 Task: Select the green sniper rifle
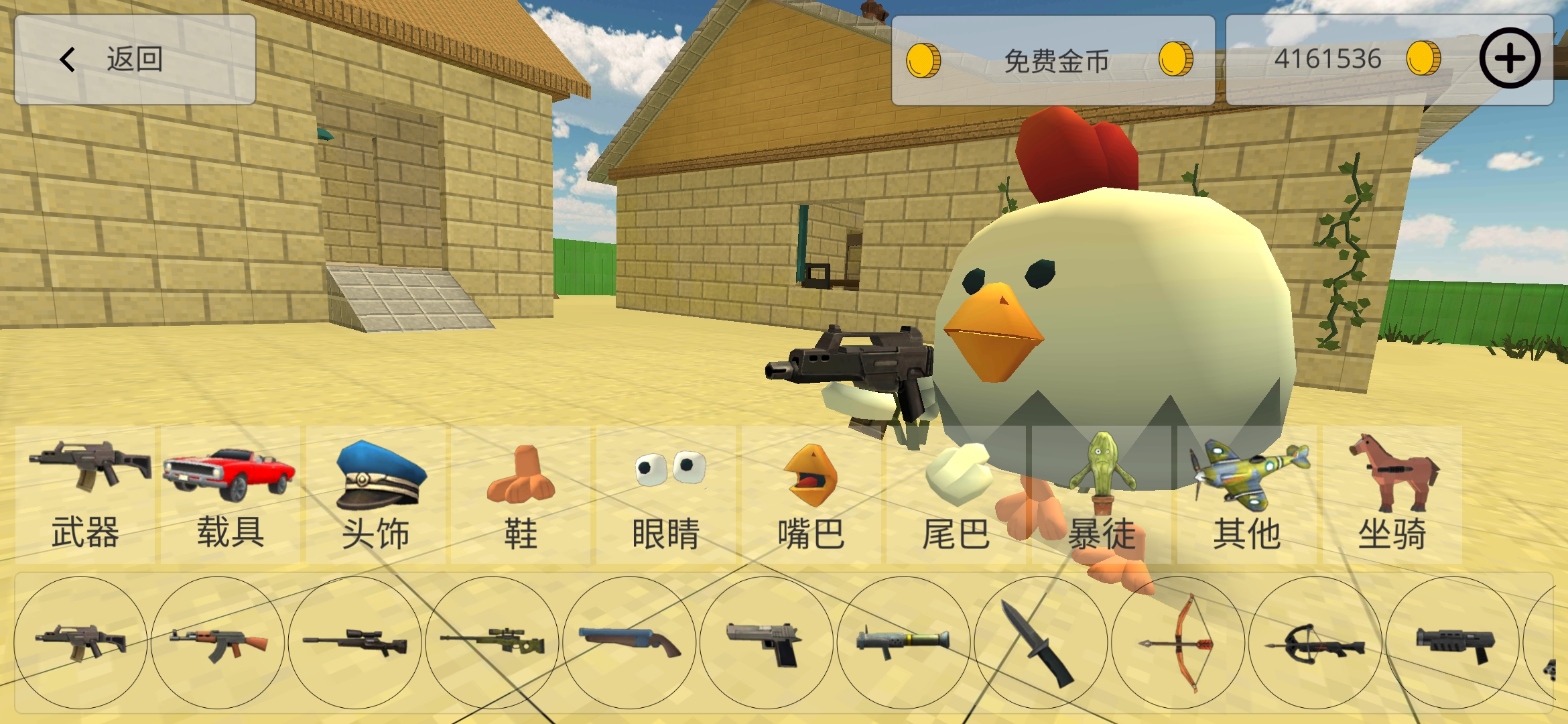(493, 643)
